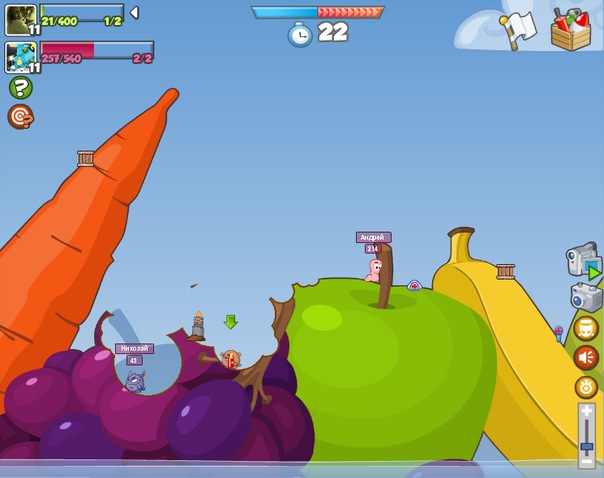Take a screenshot with the photo camera

[586, 297]
